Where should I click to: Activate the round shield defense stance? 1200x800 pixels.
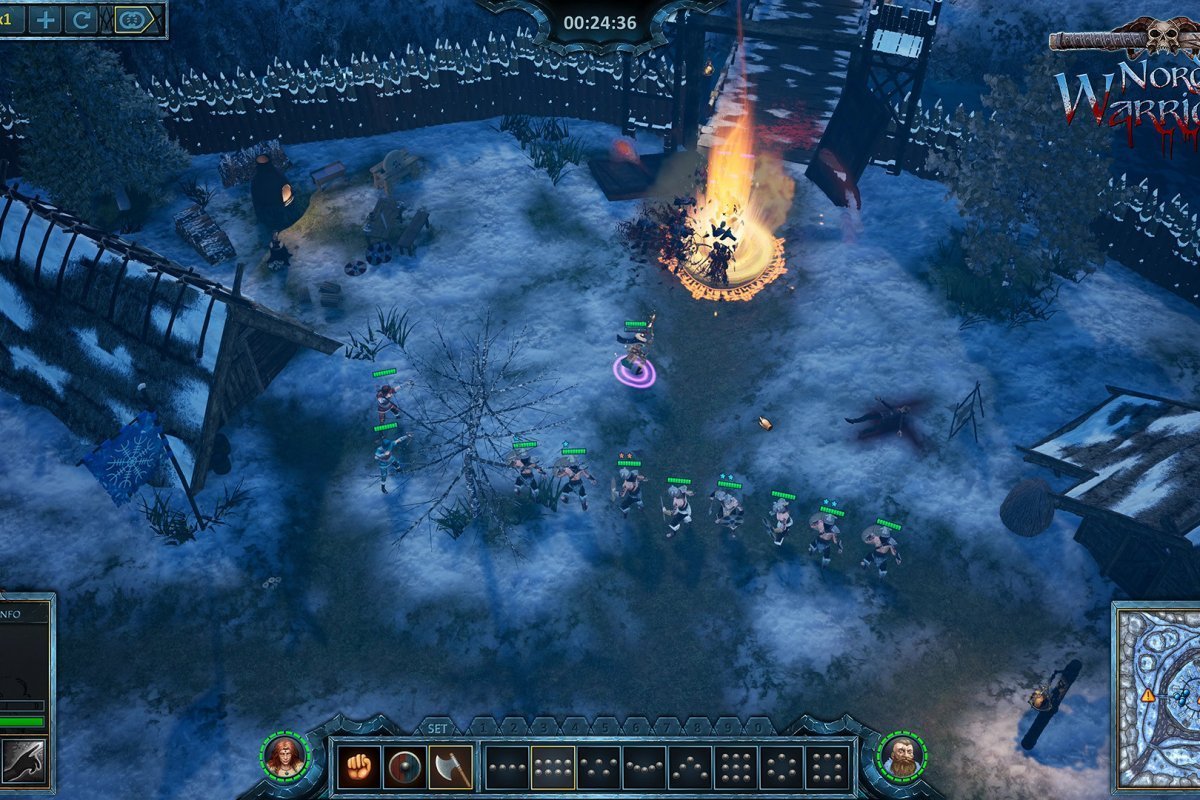[405, 767]
